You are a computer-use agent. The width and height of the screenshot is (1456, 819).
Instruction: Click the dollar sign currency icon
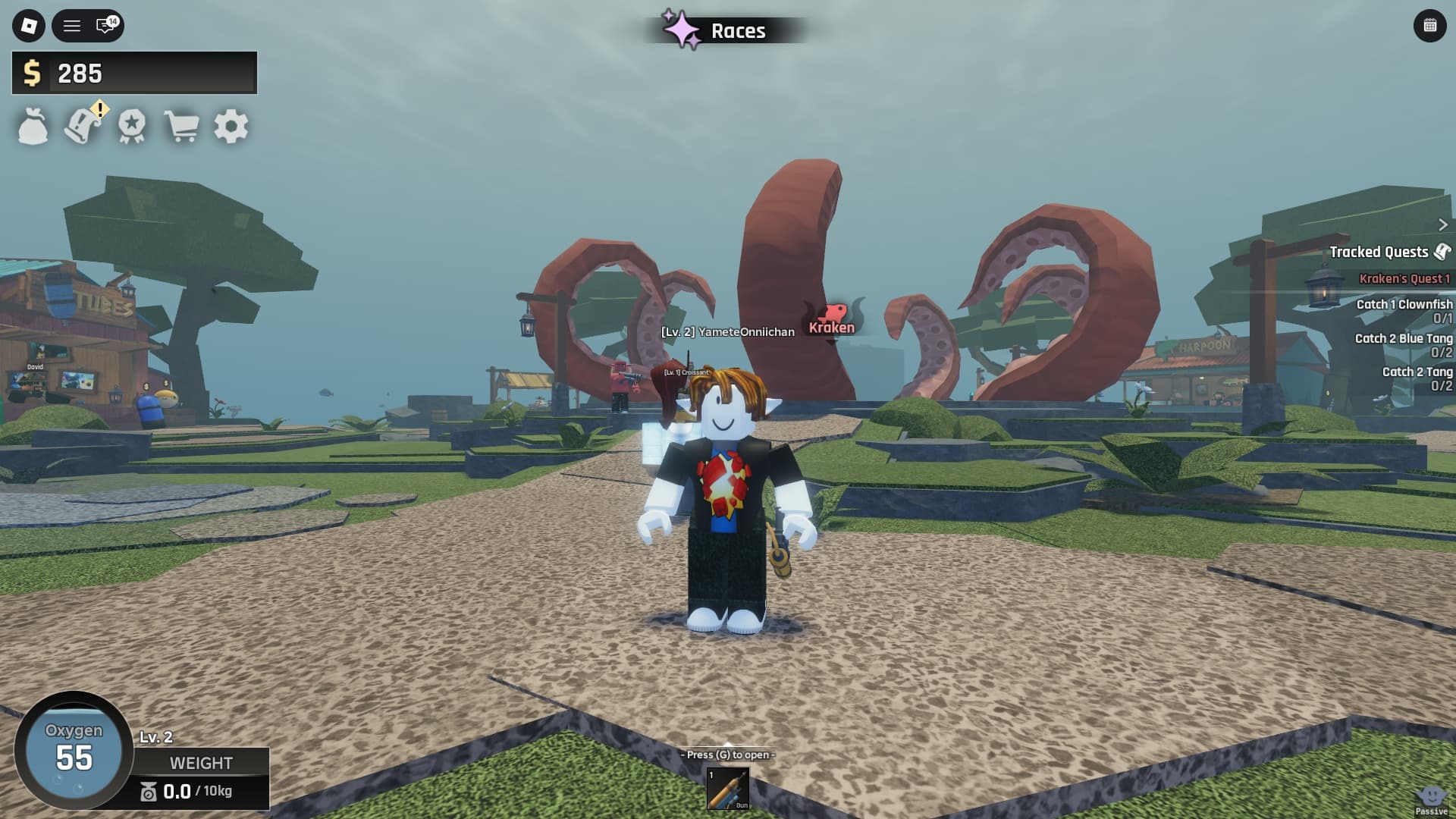click(x=32, y=73)
